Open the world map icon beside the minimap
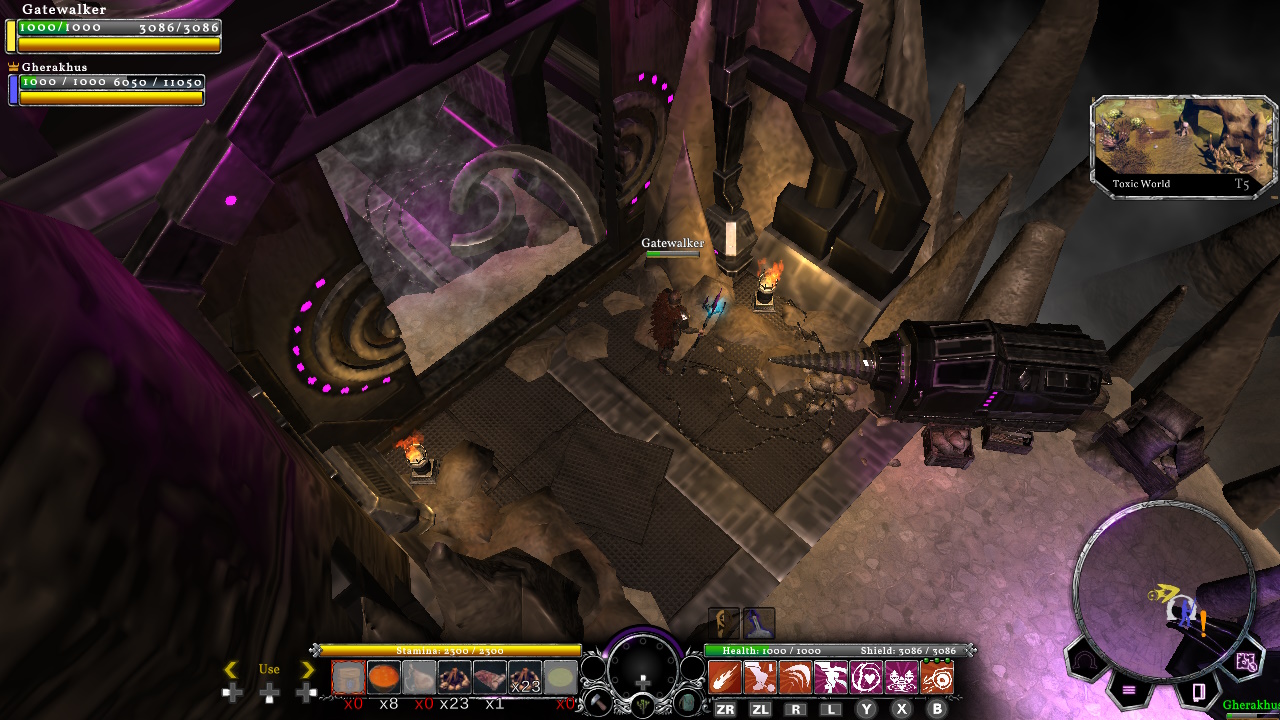 coord(1247,662)
